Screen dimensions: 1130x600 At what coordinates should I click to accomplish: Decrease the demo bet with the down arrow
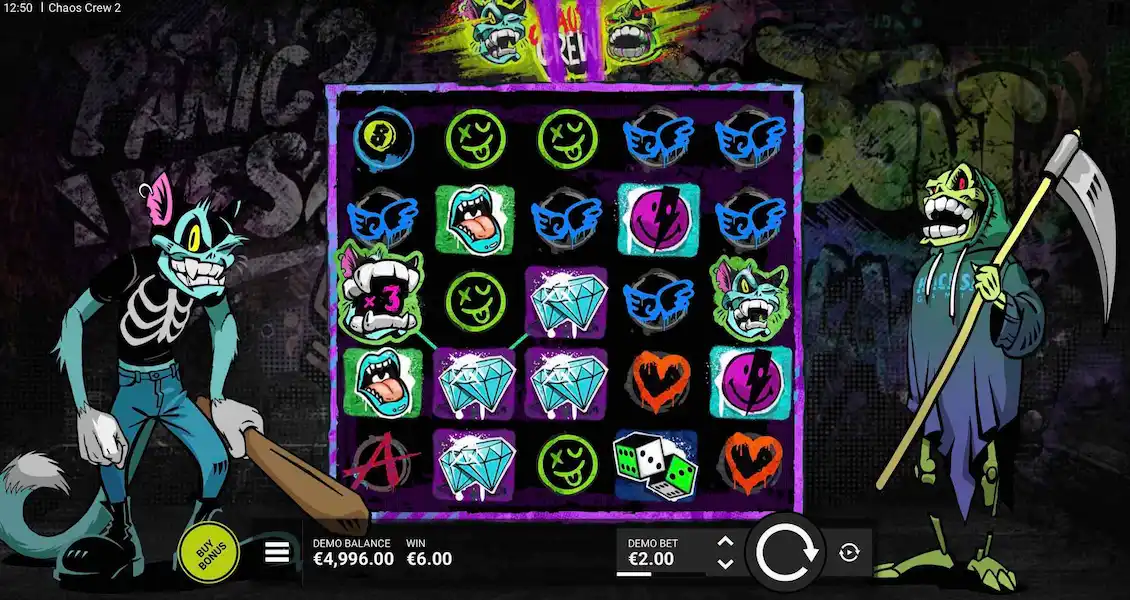726,563
